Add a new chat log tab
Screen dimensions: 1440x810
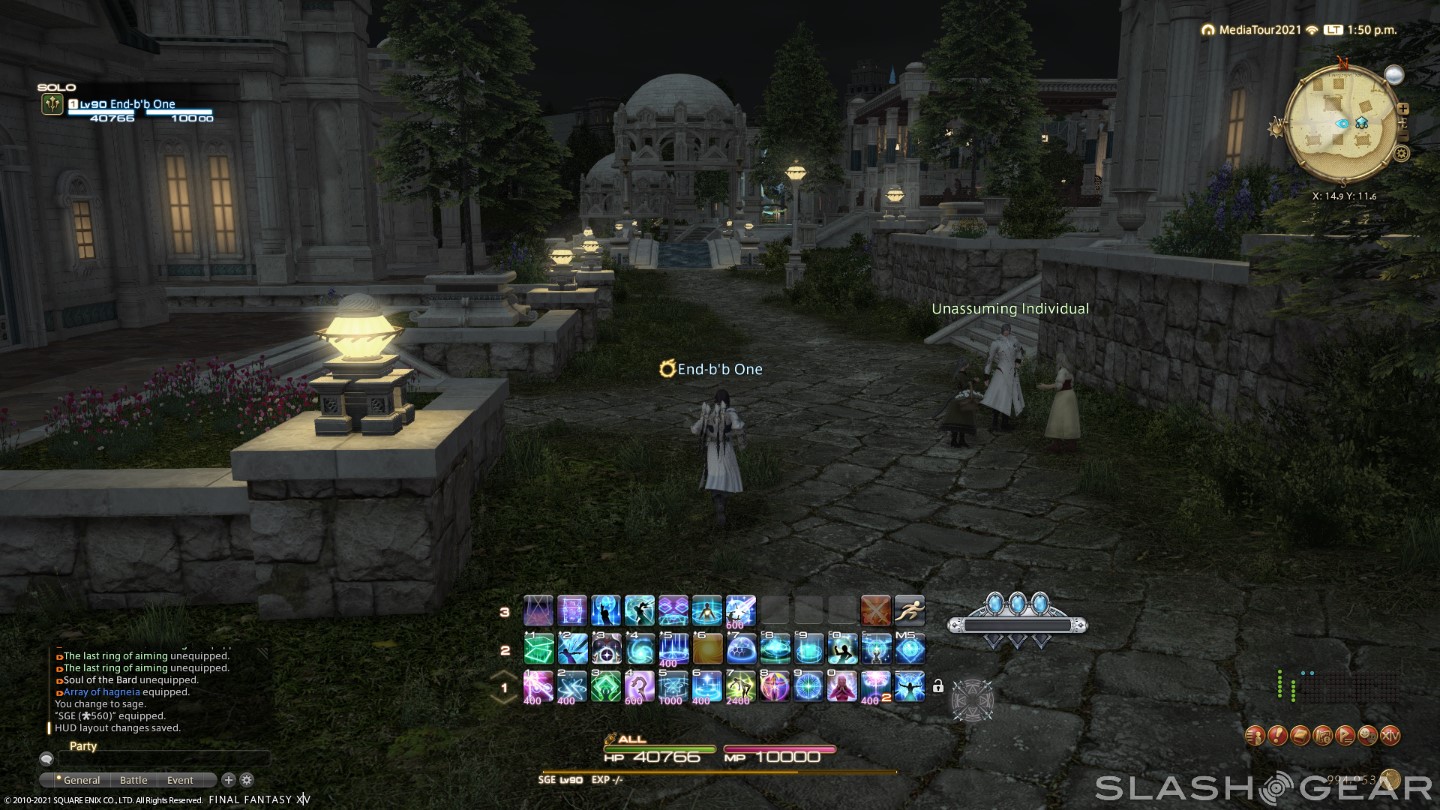click(x=228, y=780)
